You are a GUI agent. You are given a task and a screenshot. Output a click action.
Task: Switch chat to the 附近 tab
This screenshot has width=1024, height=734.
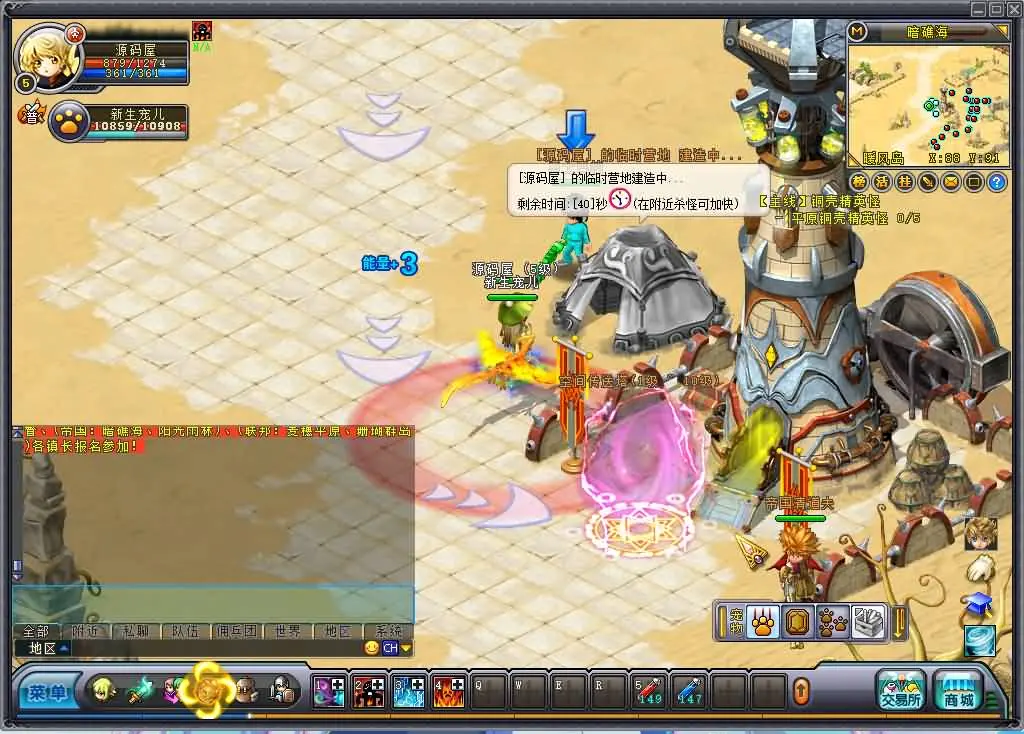point(86,631)
